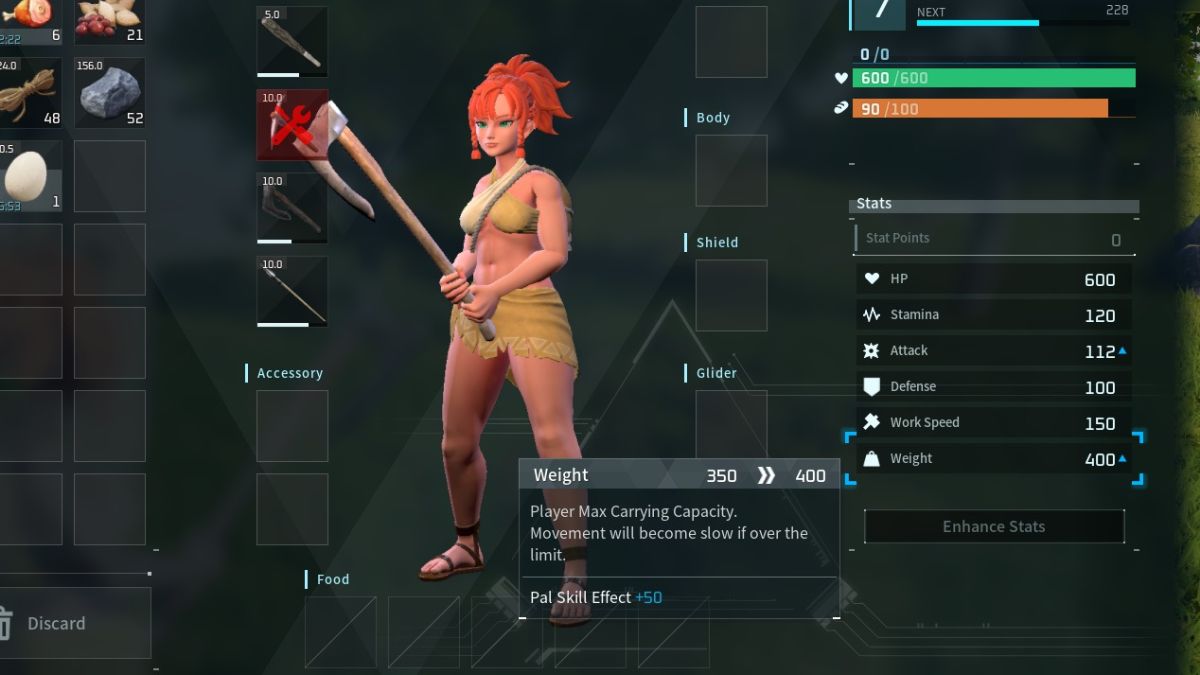Select the Weight stat row
Image resolution: width=1200 pixels, height=675 pixels.
coord(994,459)
